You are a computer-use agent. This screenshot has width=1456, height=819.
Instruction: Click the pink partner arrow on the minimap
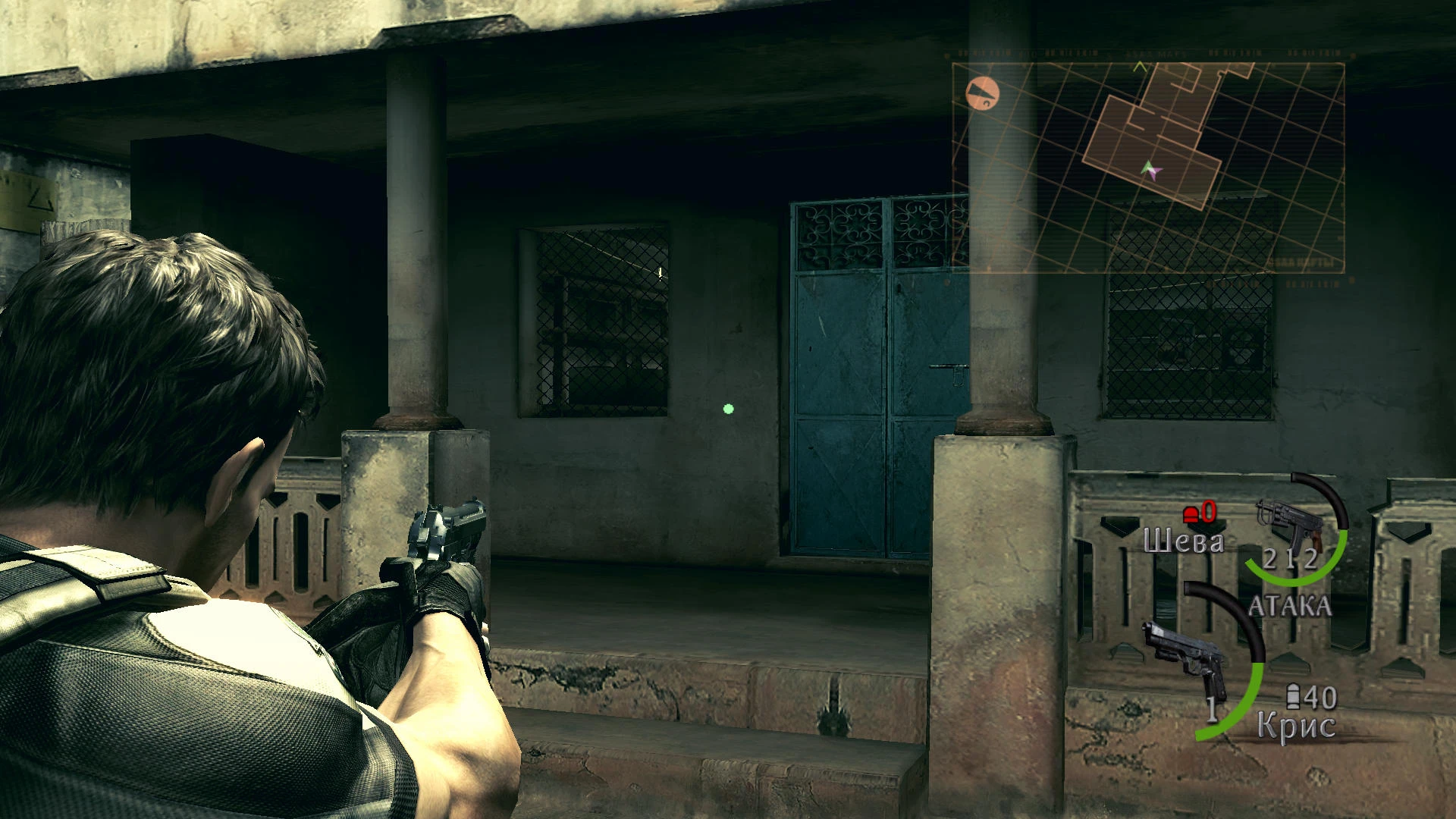pyautogui.click(x=1156, y=174)
